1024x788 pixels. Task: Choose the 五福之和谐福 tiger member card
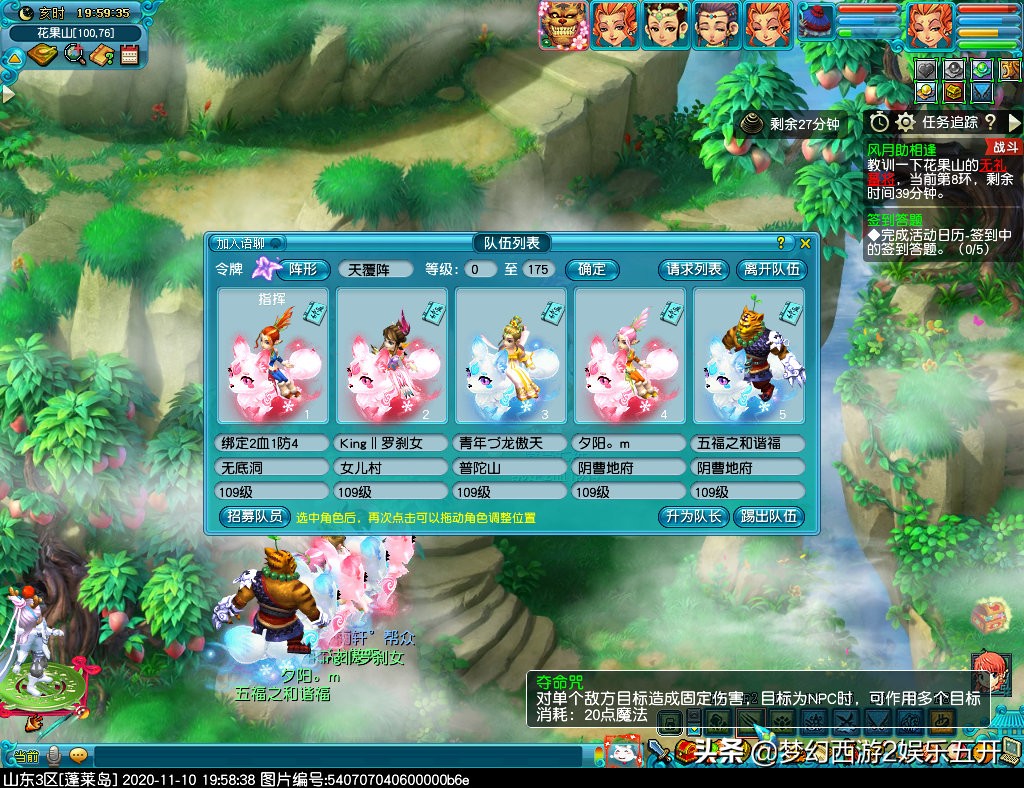(749, 356)
